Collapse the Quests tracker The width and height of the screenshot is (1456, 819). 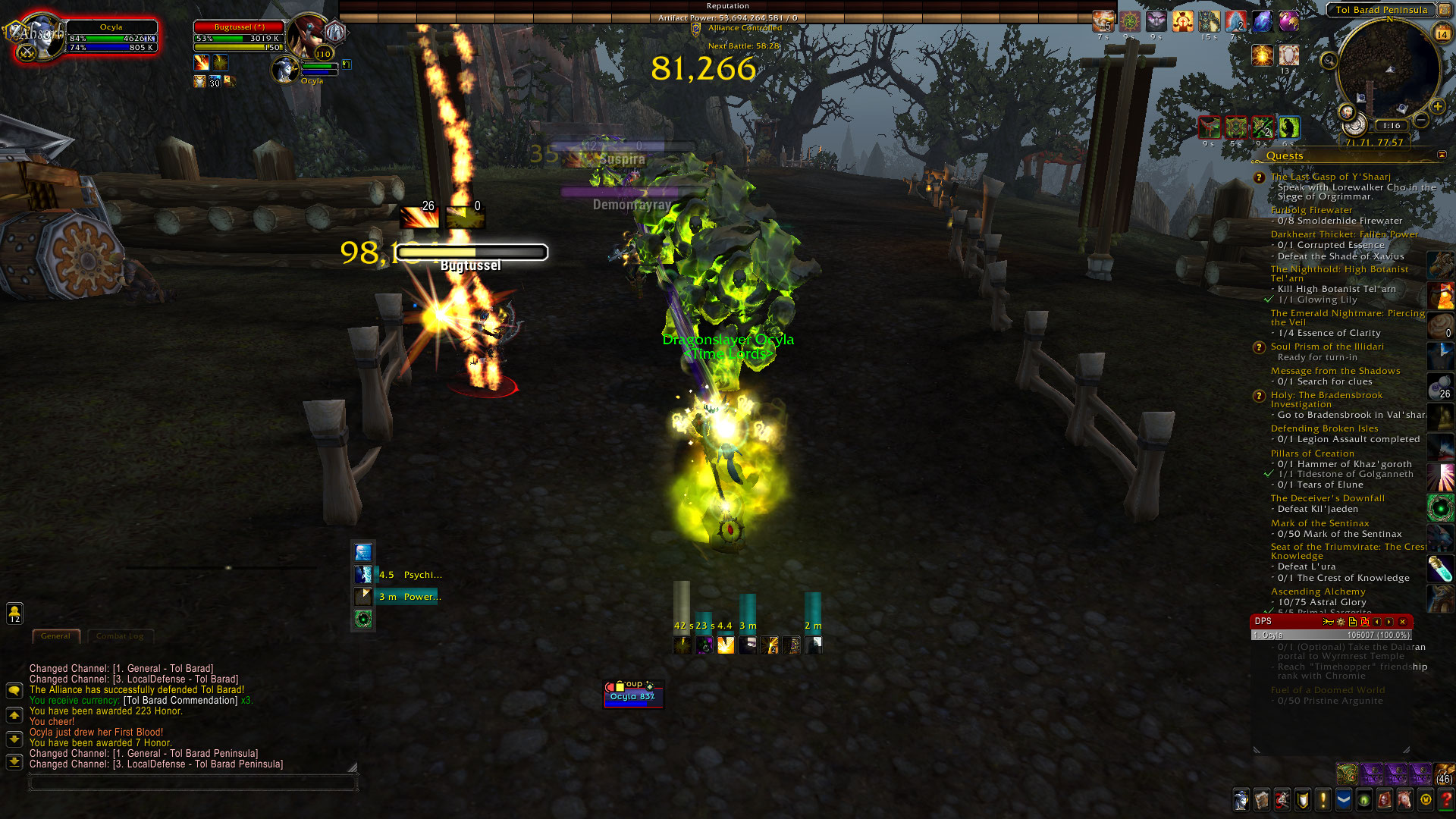point(1442,155)
